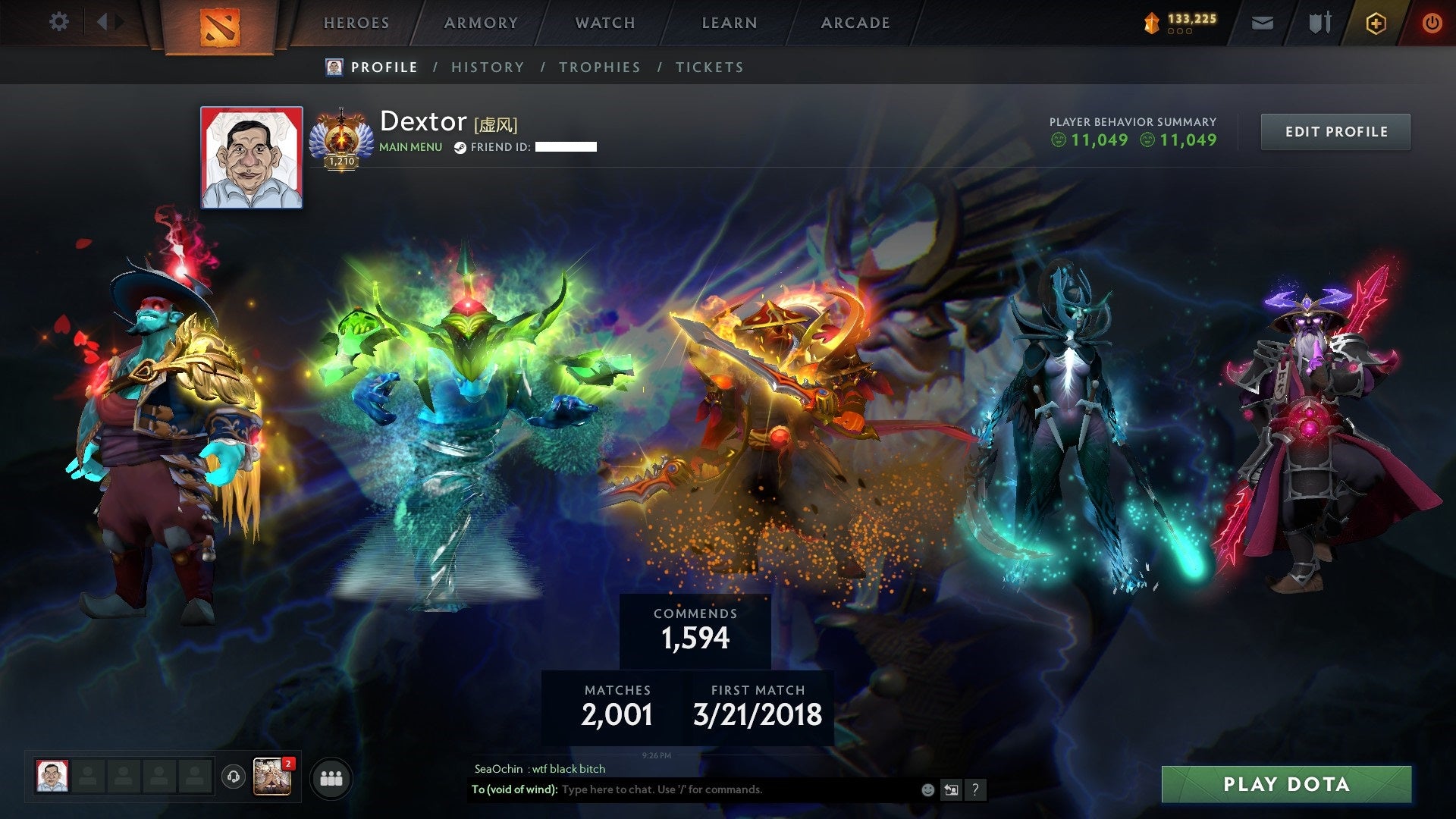This screenshot has width=1456, height=819.
Task: Open the Dota 2 logo home icon
Action: click(220, 23)
